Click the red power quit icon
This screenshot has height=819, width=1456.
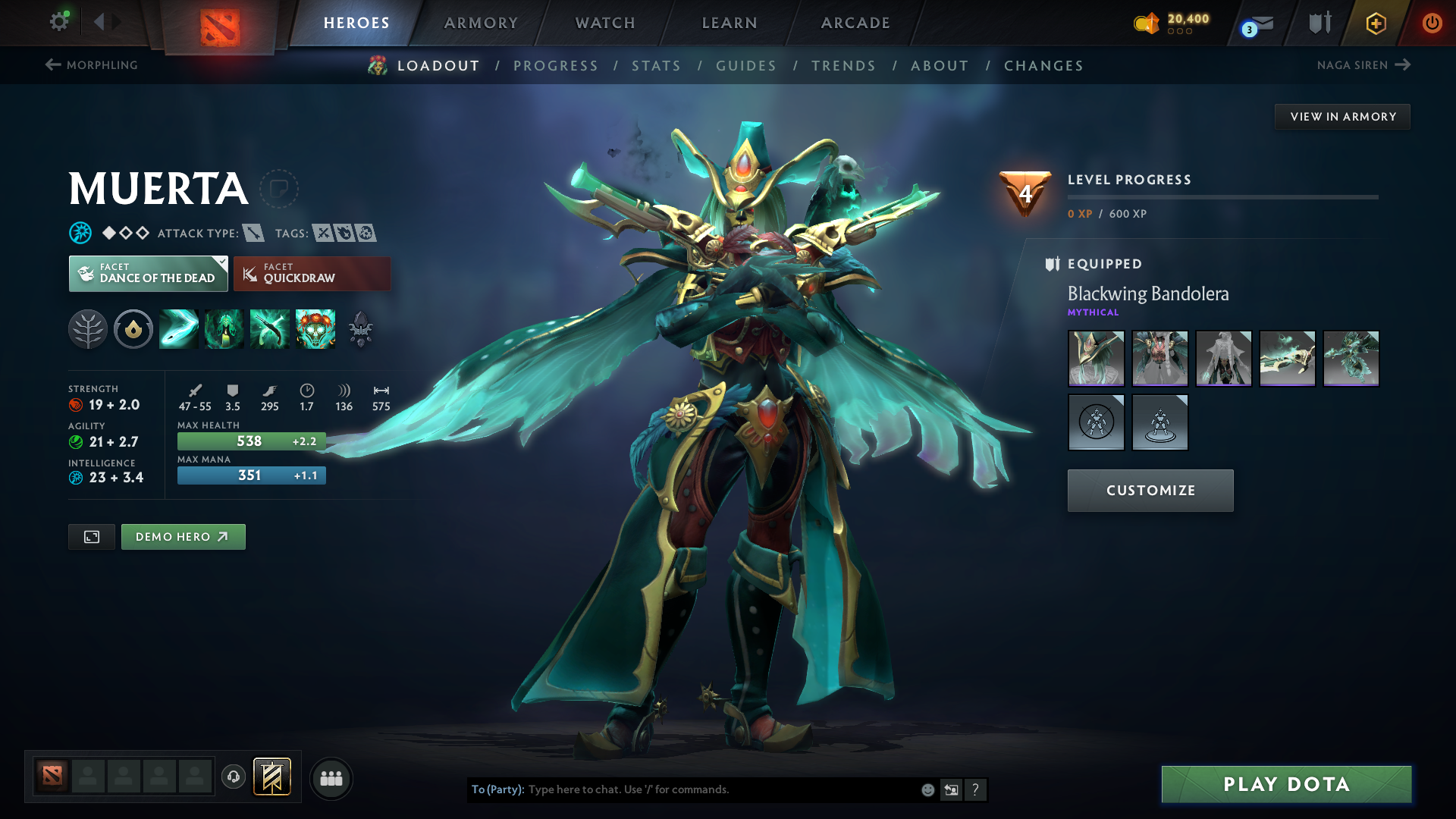tap(1432, 23)
